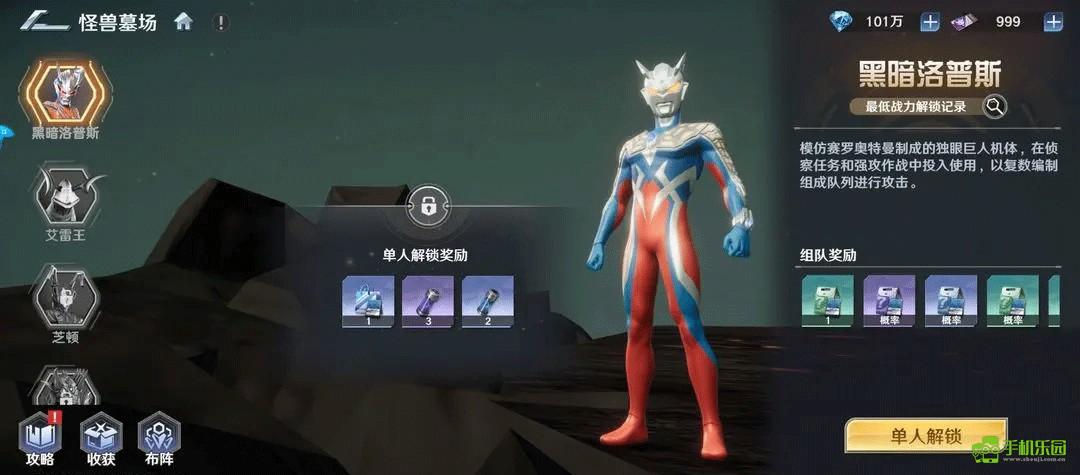1080x475 pixels.
Task: Inspect the solo reward with quantity 2
Action: coord(487,302)
